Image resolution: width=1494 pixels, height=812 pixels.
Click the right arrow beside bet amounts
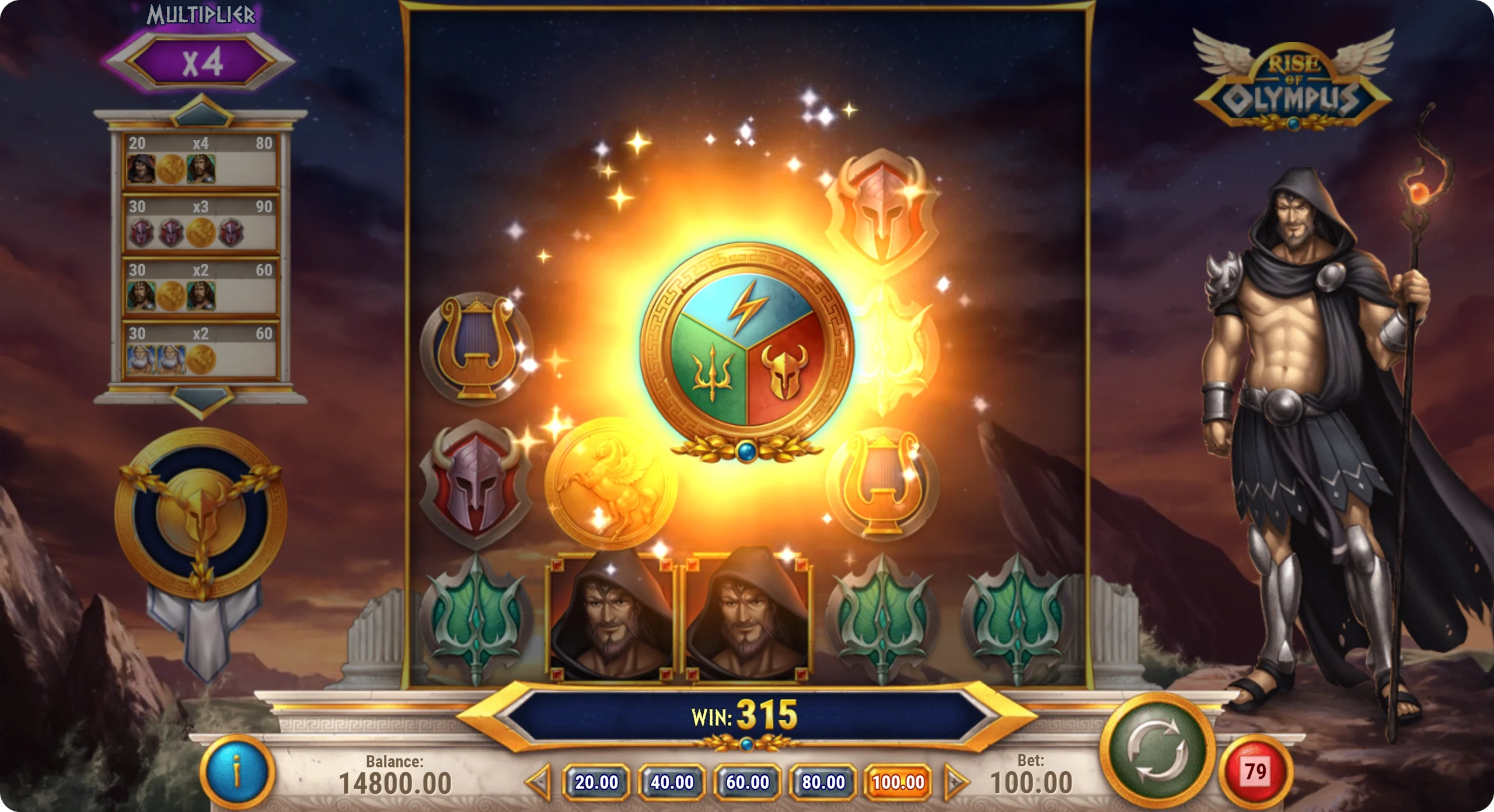(x=955, y=782)
